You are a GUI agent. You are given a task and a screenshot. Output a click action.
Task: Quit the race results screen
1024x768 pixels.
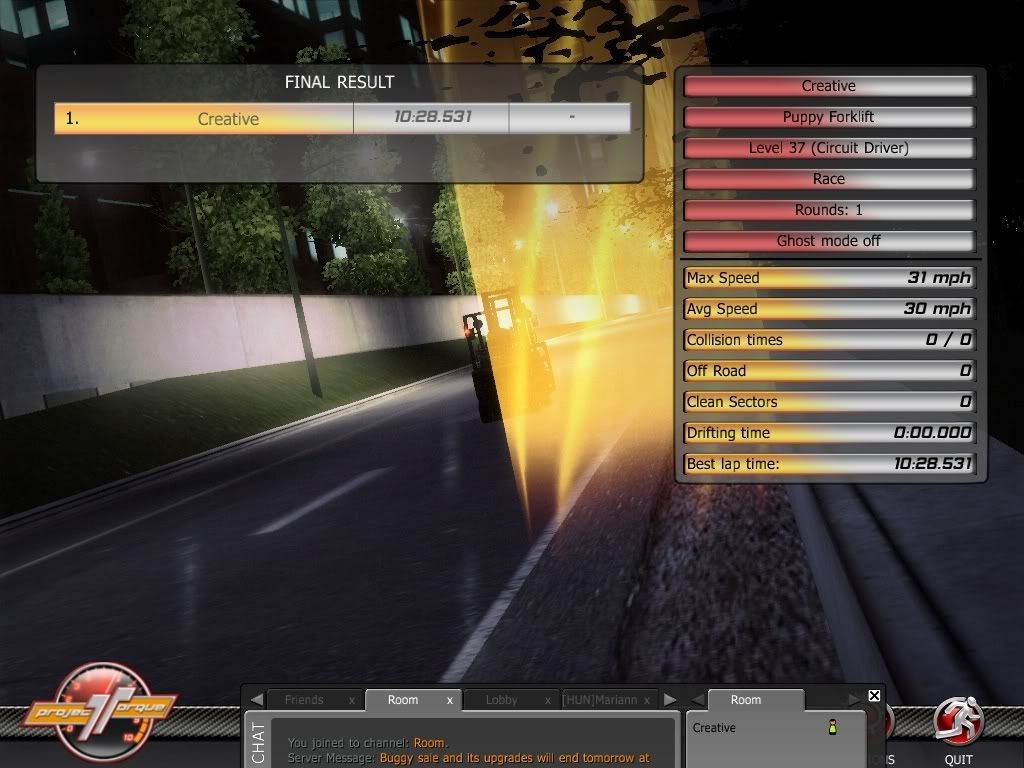[957, 729]
